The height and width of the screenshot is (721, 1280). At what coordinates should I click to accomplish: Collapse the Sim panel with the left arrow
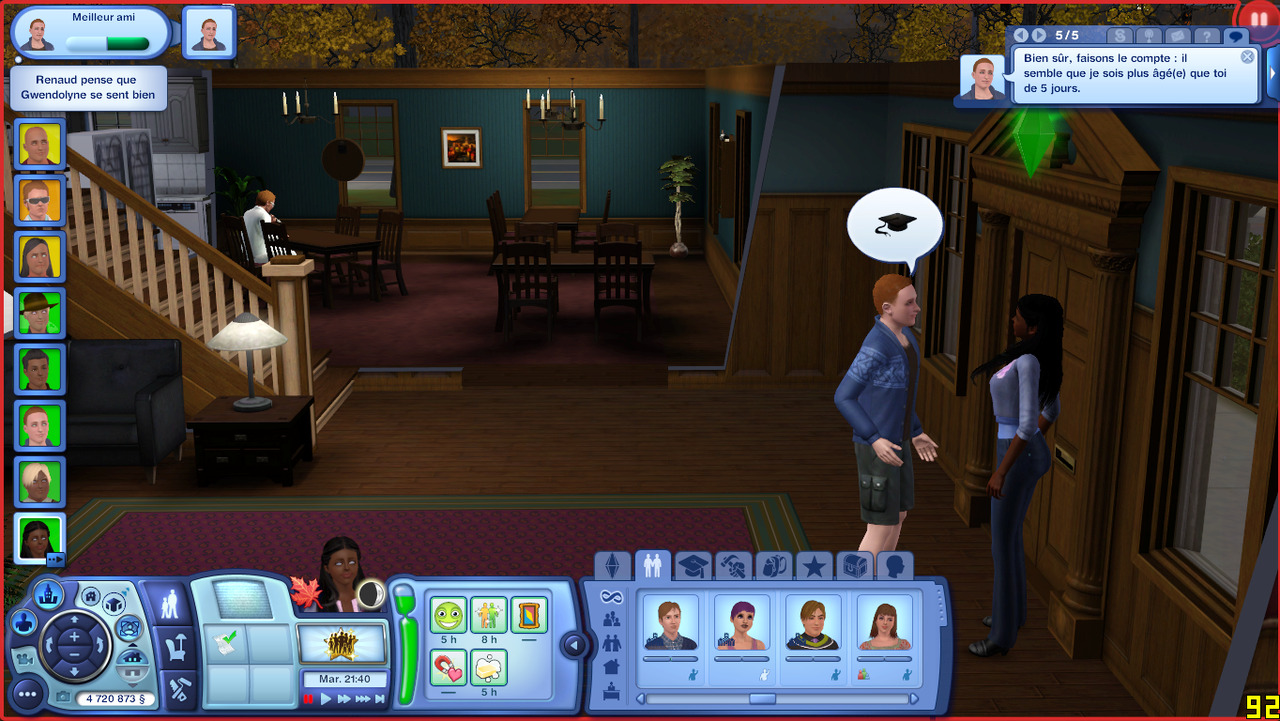[x=574, y=645]
